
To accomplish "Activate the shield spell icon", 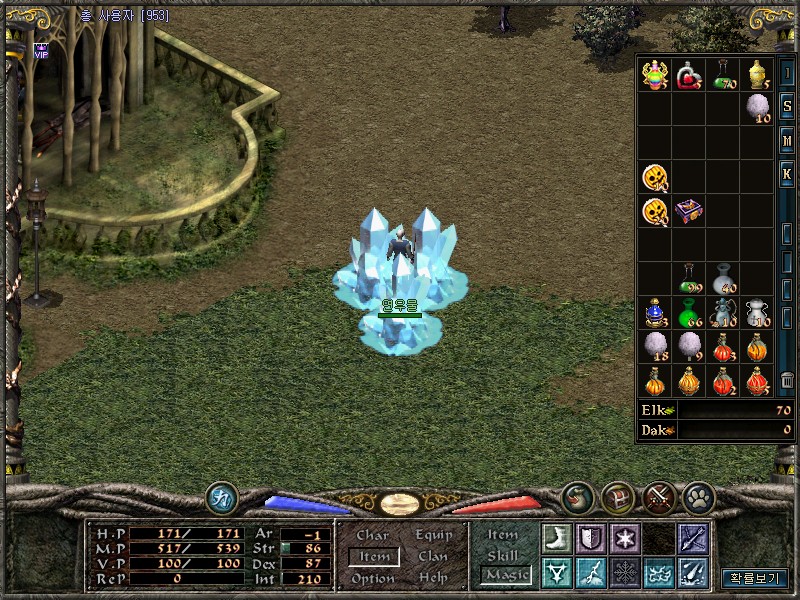I will click(590, 538).
